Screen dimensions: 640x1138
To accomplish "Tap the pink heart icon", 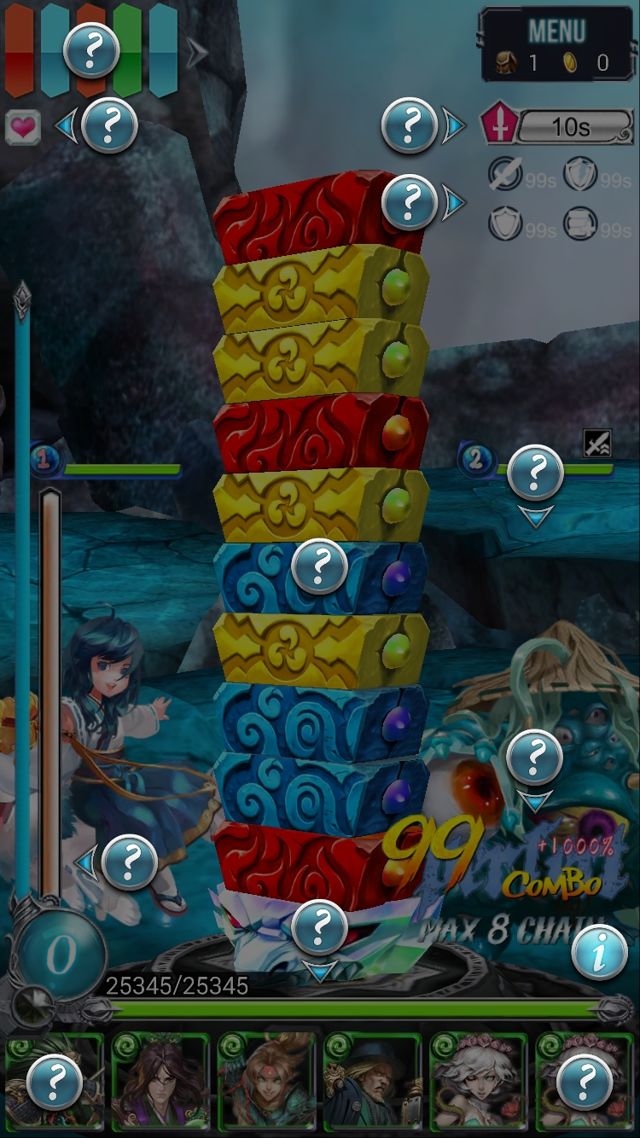I will click(x=22, y=127).
